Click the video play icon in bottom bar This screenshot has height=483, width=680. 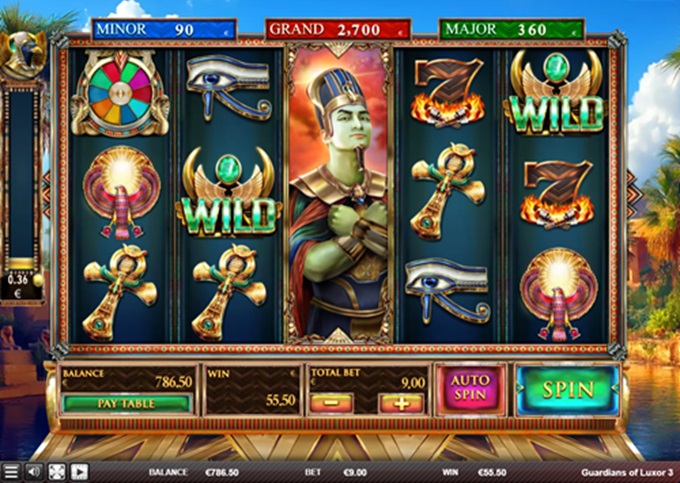click(79, 472)
